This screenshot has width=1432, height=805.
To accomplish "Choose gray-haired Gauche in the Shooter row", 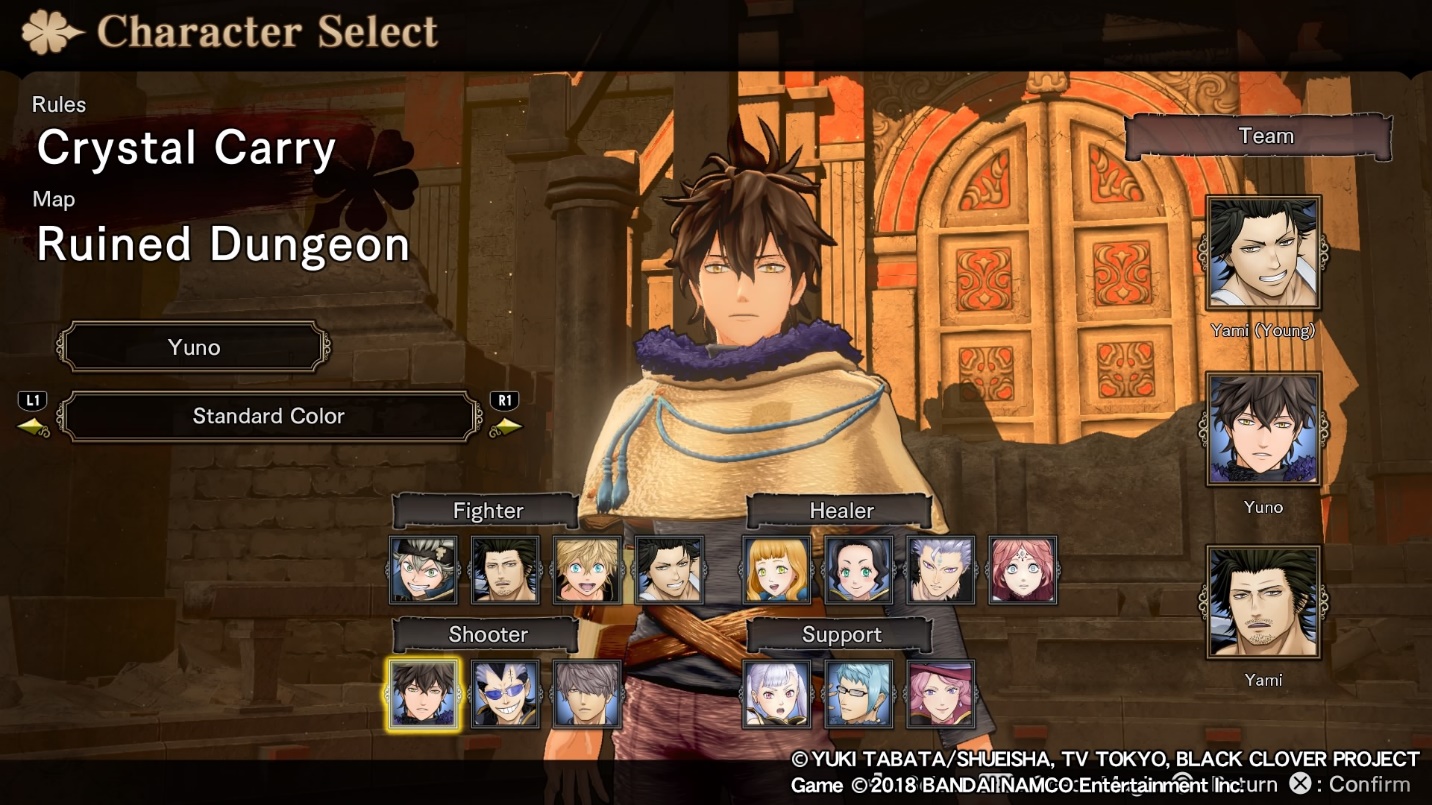I will (x=587, y=694).
